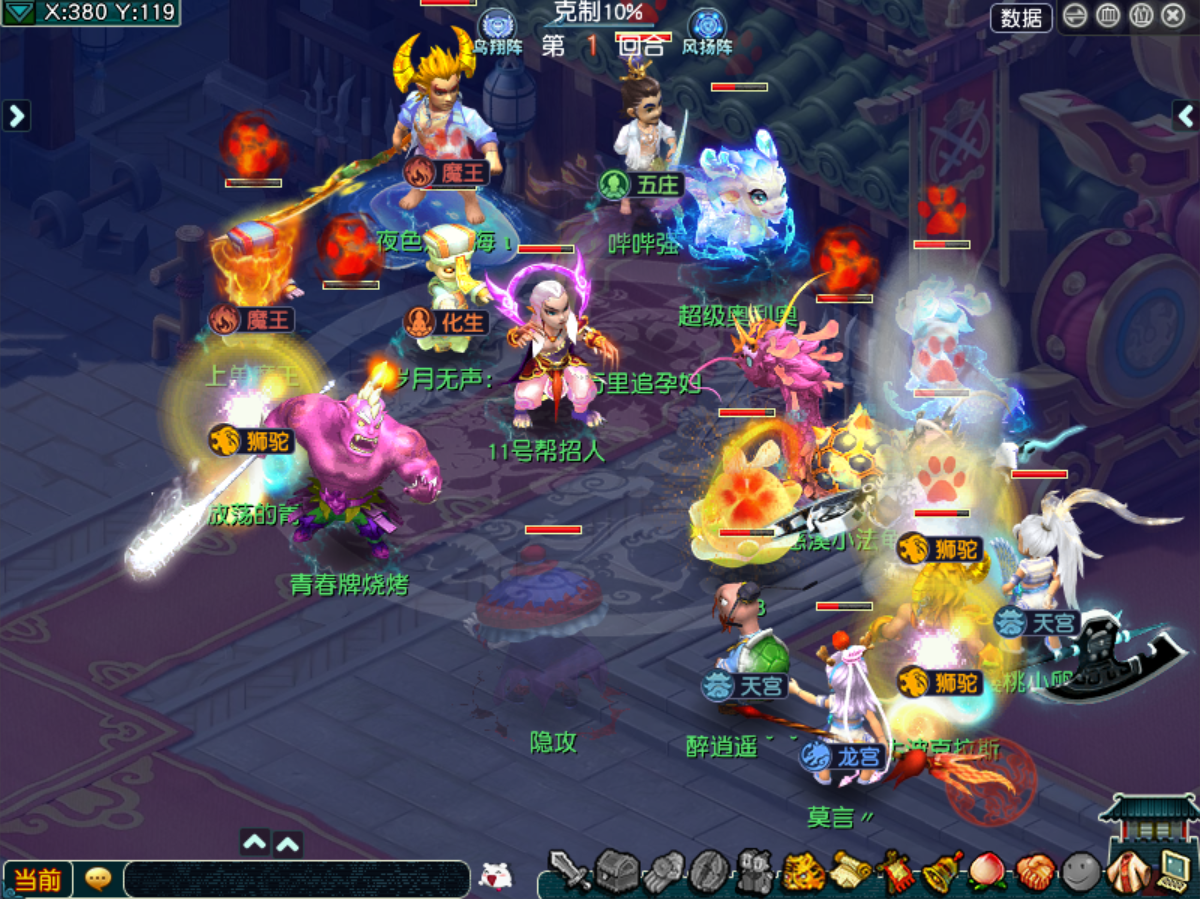
Task: Open the treasure chest inventory icon
Action: point(617,872)
